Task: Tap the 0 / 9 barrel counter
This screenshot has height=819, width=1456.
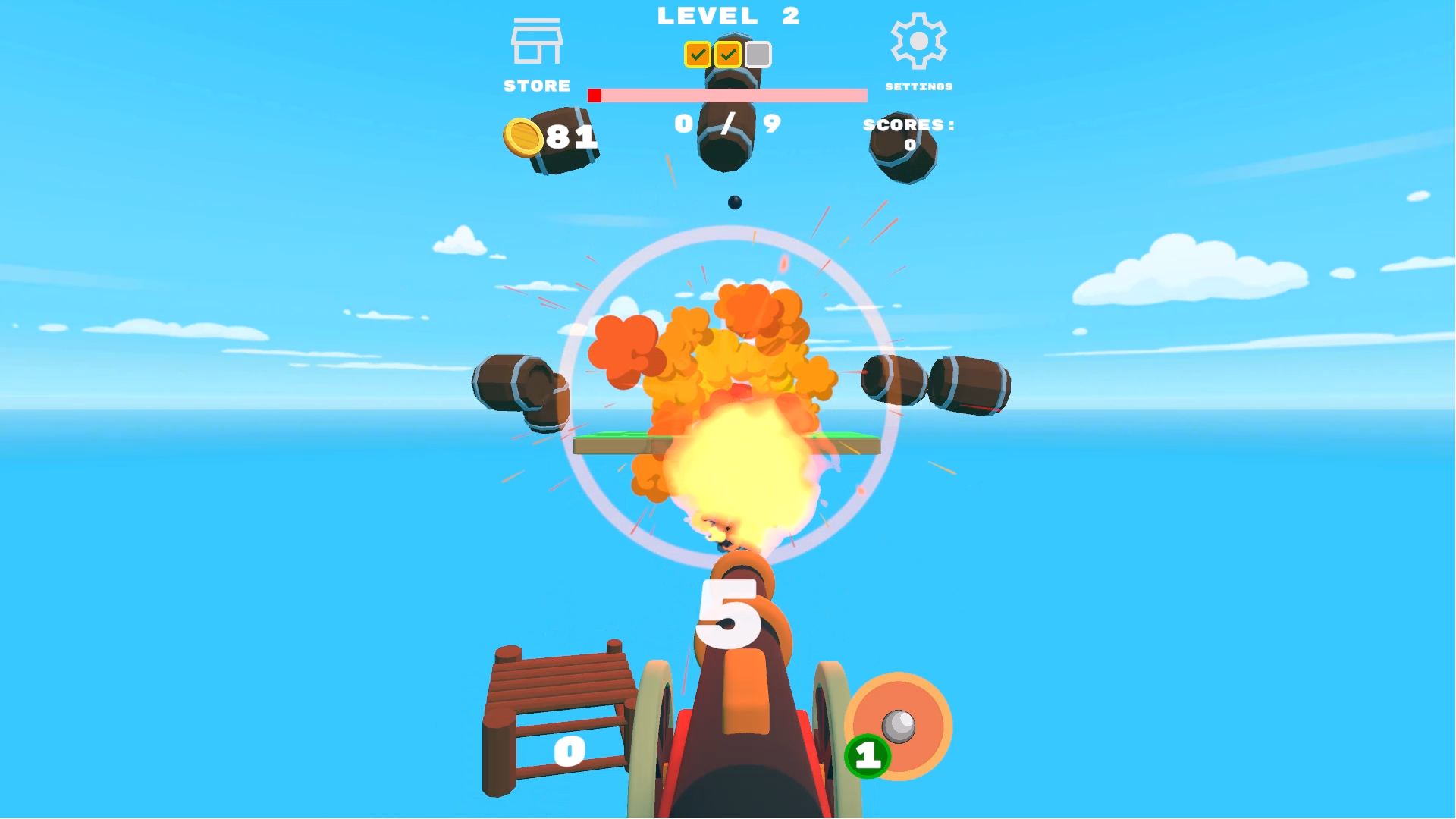Action: 726,121
